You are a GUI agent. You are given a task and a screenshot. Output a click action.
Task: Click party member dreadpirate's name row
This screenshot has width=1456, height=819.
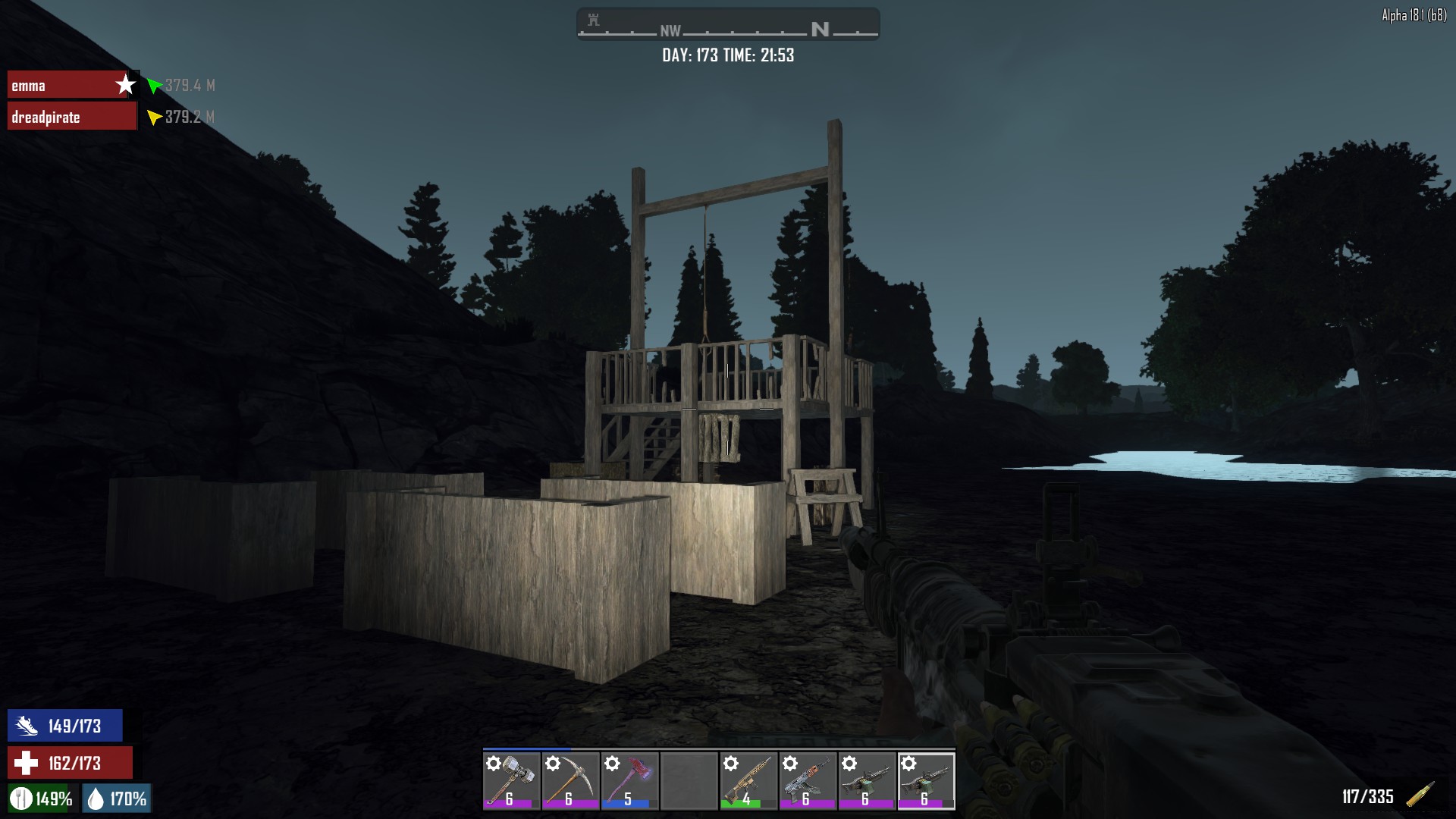coord(71,117)
